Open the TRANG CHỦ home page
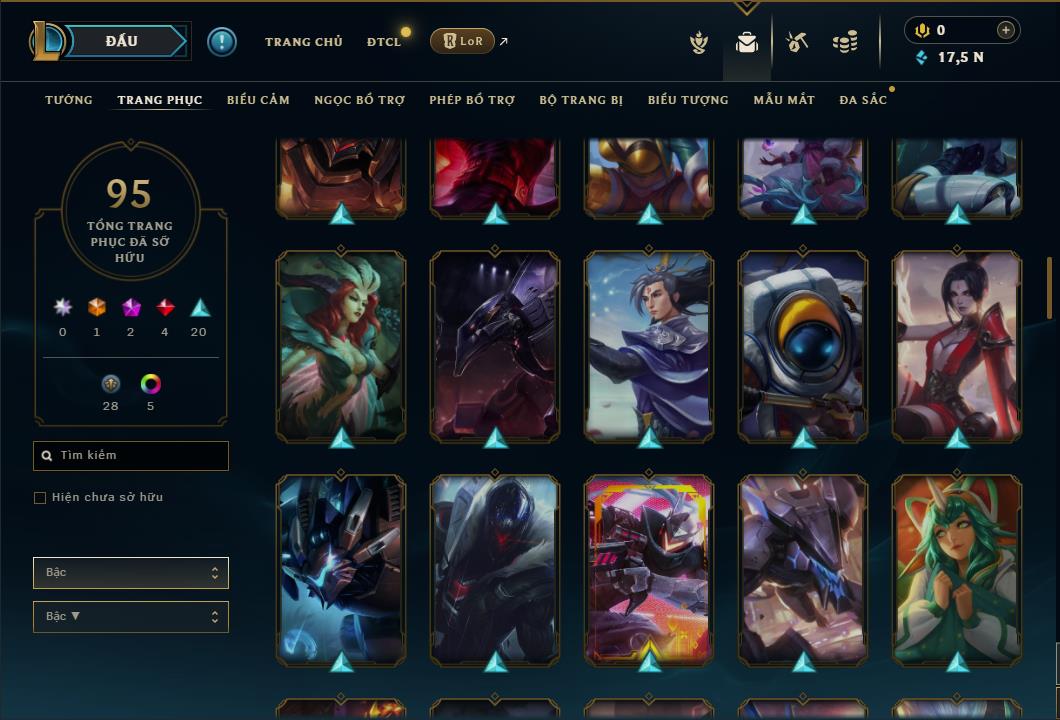Image resolution: width=1060 pixels, height=720 pixels. coord(303,42)
